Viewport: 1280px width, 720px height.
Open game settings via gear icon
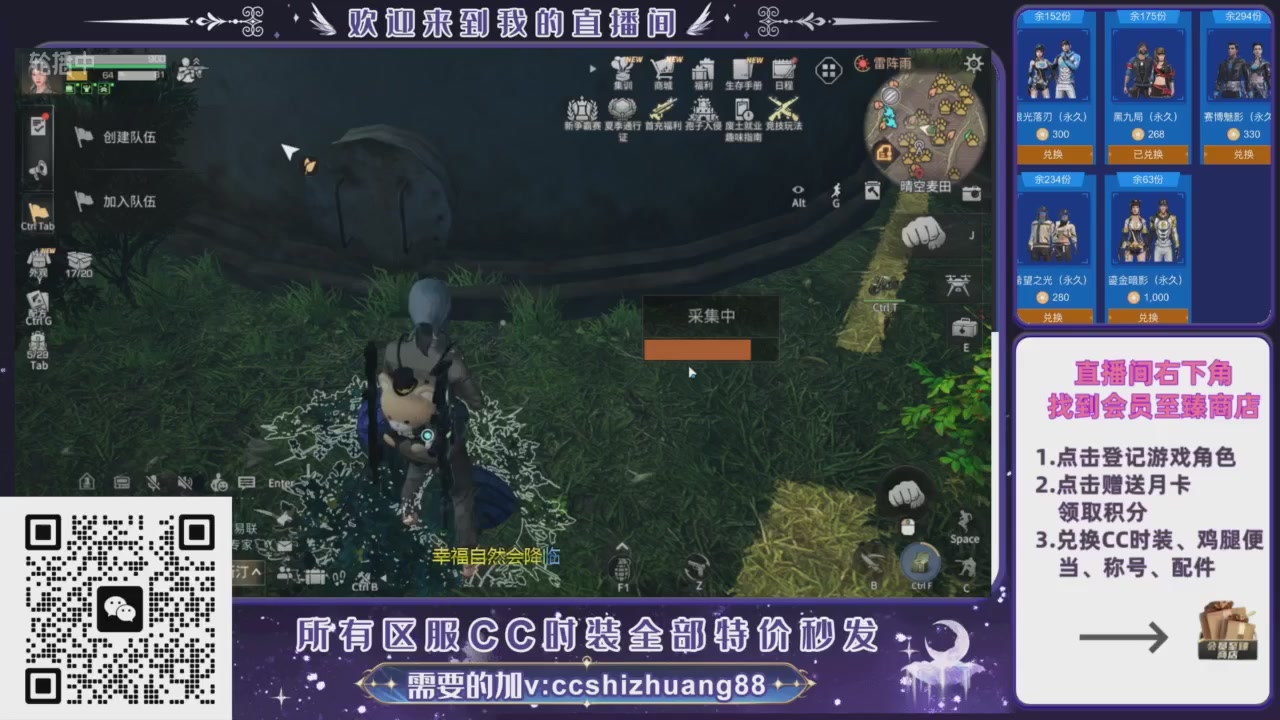[x=973, y=63]
